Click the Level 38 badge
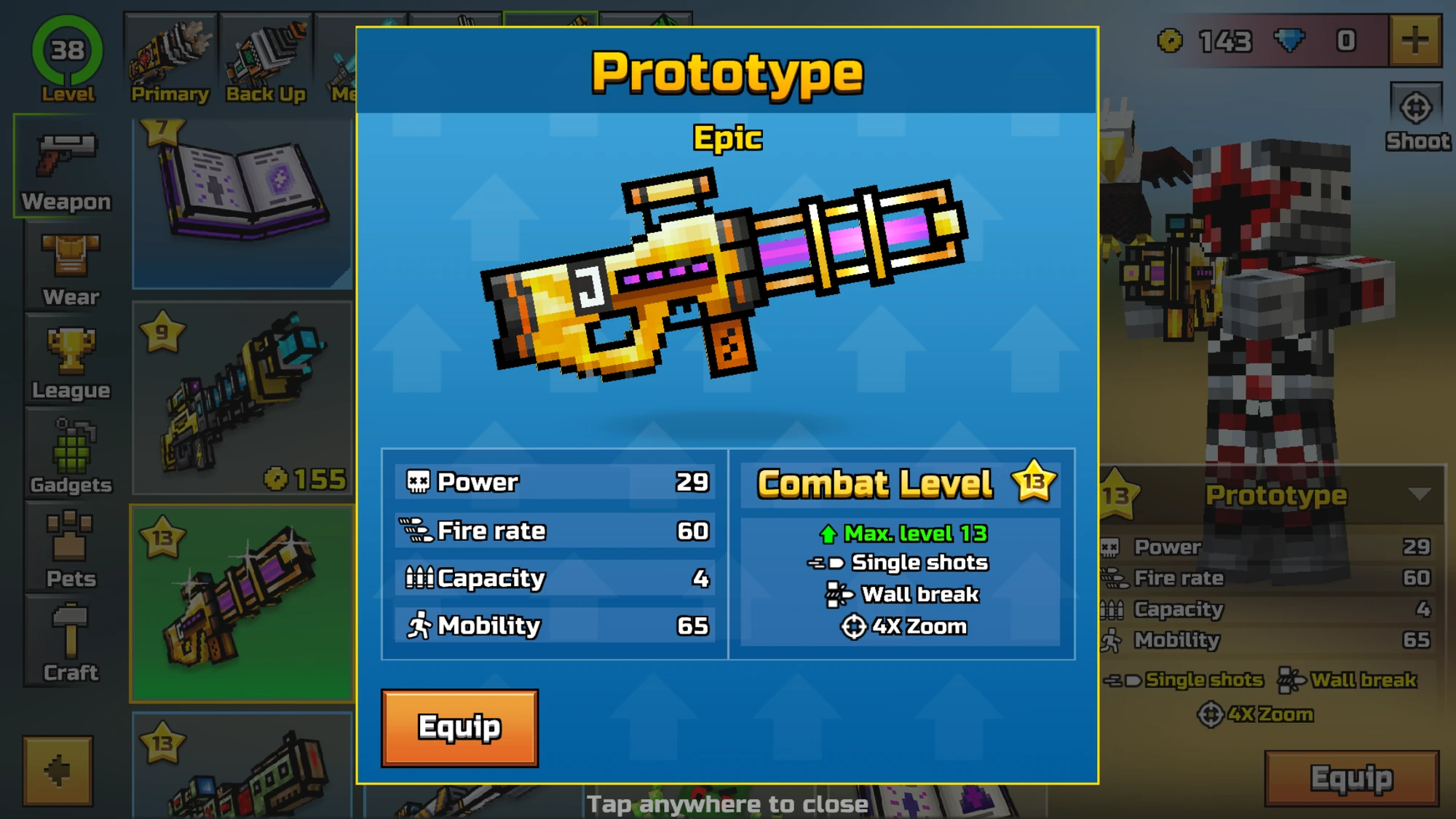This screenshot has width=1456, height=819. (68, 51)
